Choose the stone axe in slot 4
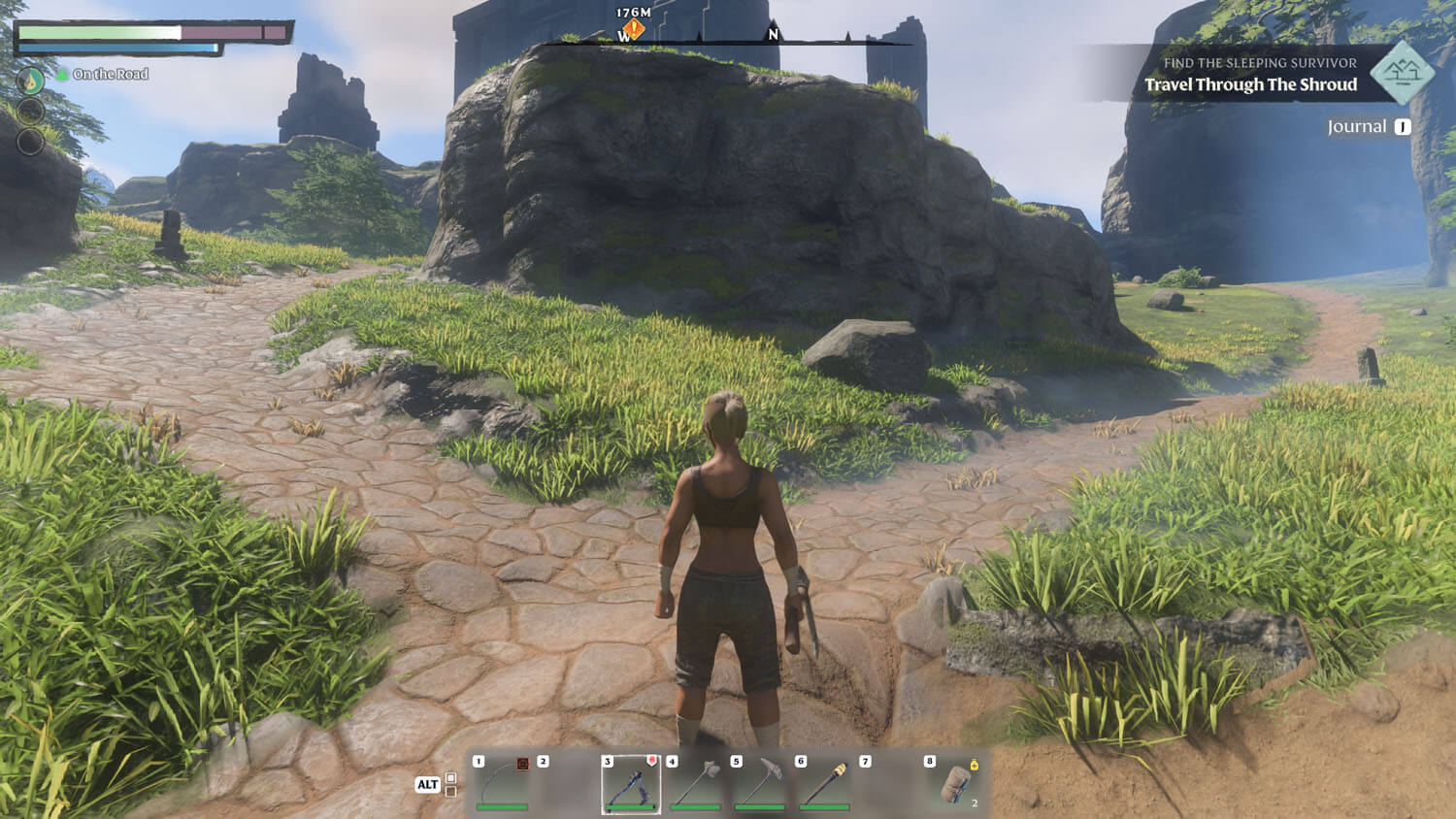 pyautogui.click(x=695, y=783)
